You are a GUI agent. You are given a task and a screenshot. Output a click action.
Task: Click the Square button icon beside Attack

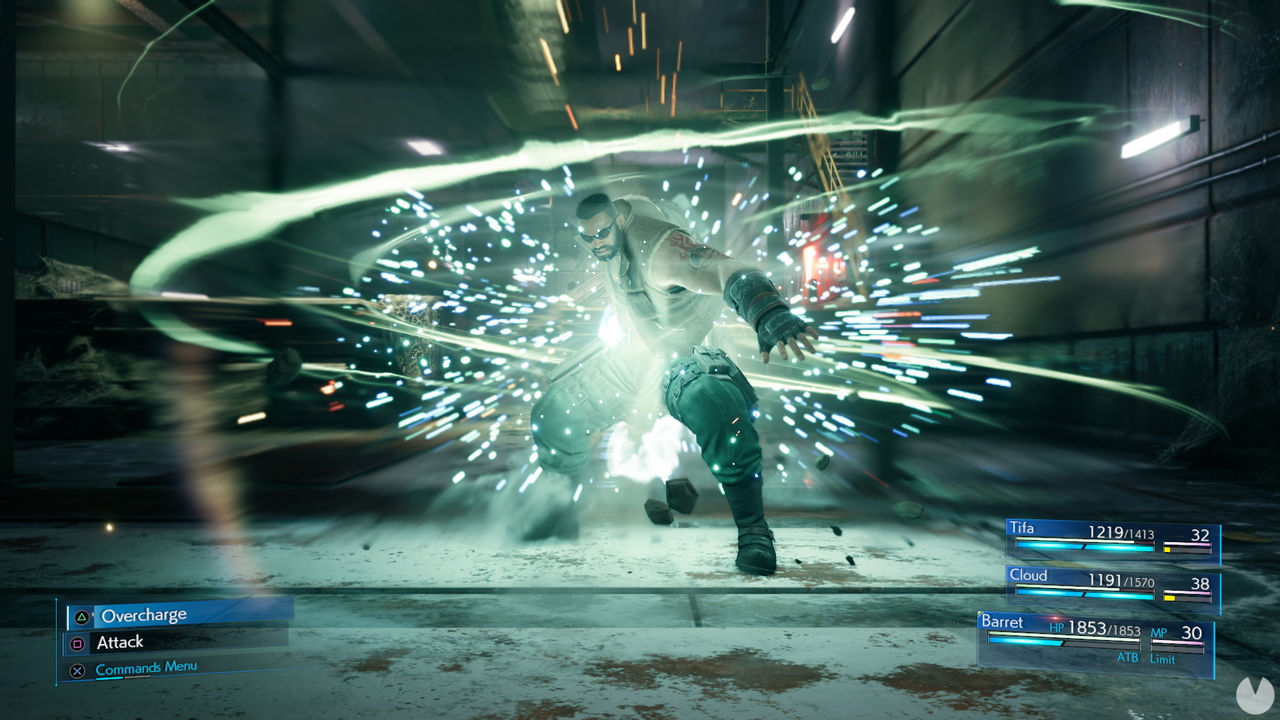(x=78, y=641)
